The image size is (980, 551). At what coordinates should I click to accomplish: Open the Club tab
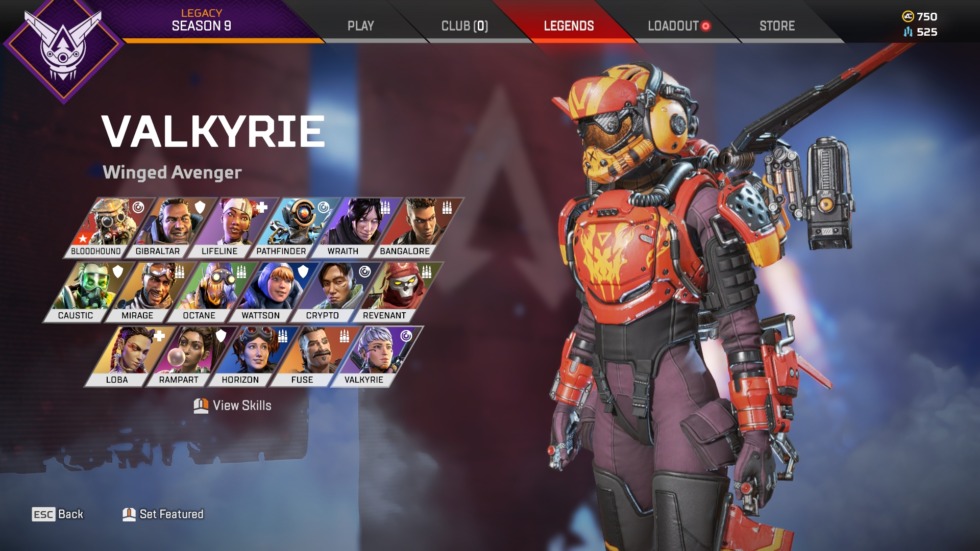tap(464, 26)
